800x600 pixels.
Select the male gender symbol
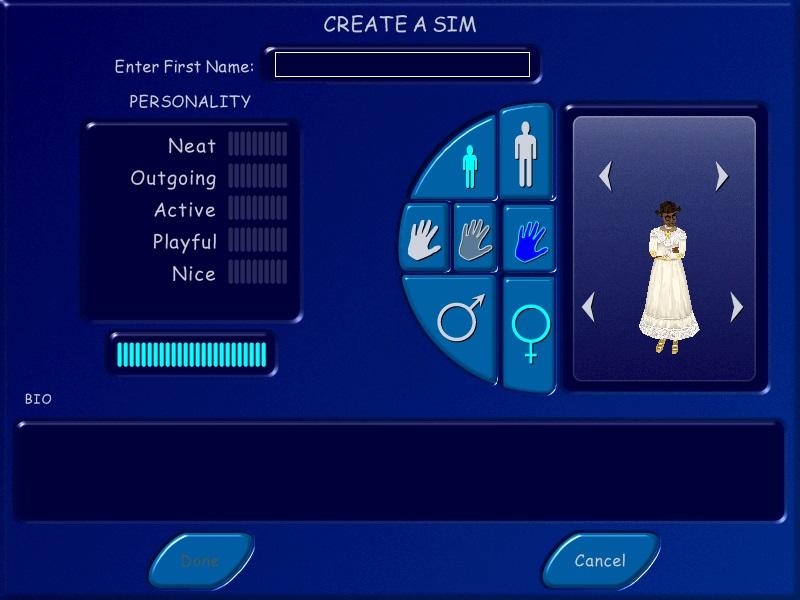[x=460, y=320]
